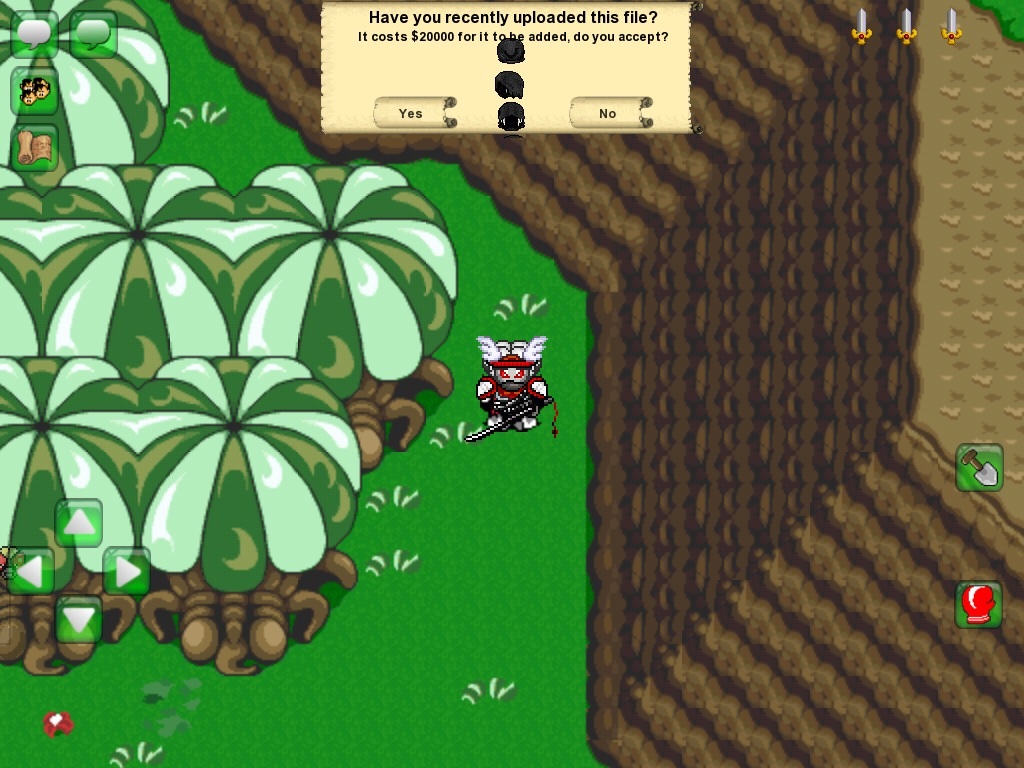Open the white speech bubble chat
The height and width of the screenshot is (768, 1024).
point(34,34)
